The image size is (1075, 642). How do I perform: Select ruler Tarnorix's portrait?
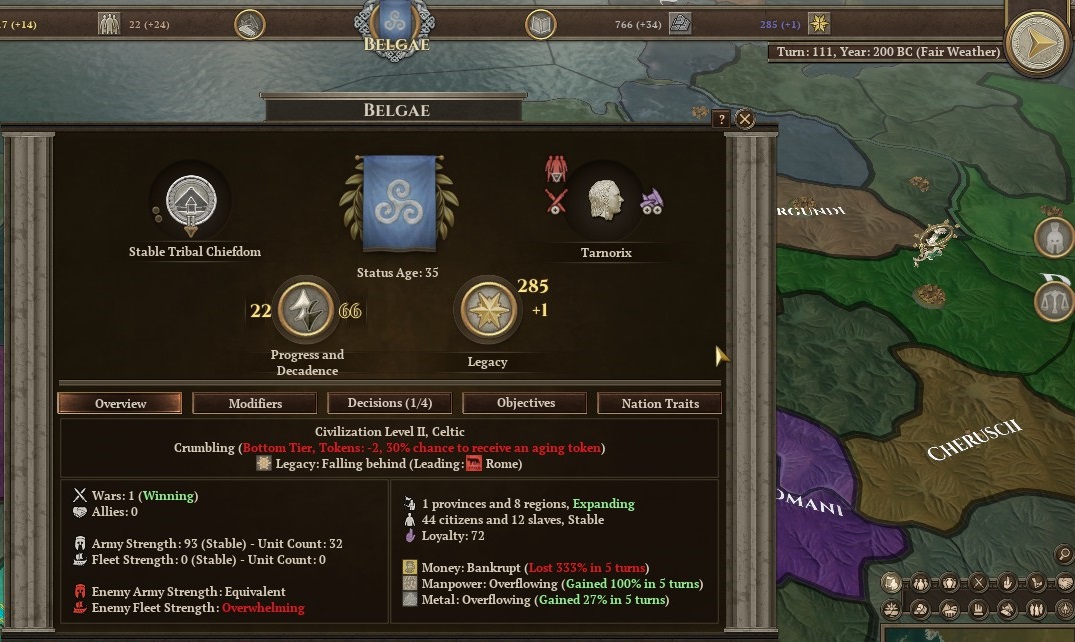[605, 200]
